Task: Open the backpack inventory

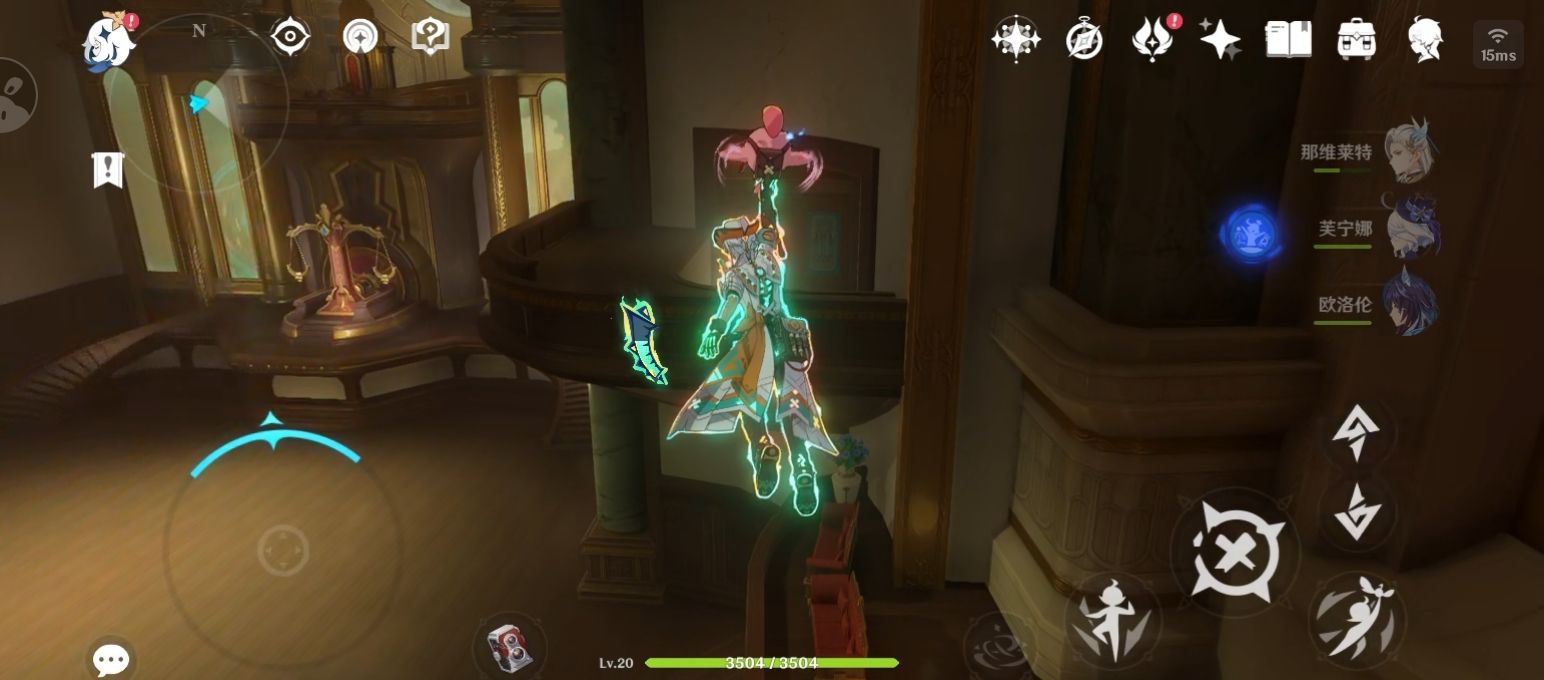Action: tap(1356, 40)
